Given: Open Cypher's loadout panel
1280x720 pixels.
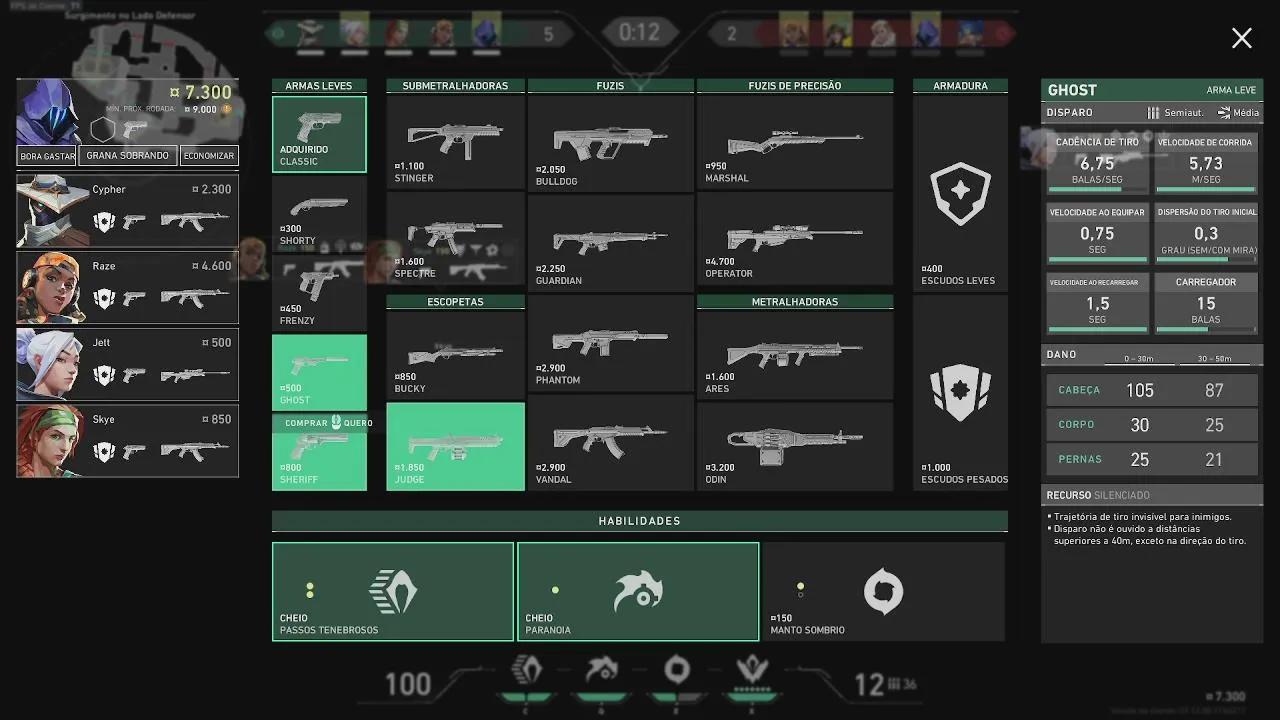Looking at the screenshot, I should (x=127, y=210).
